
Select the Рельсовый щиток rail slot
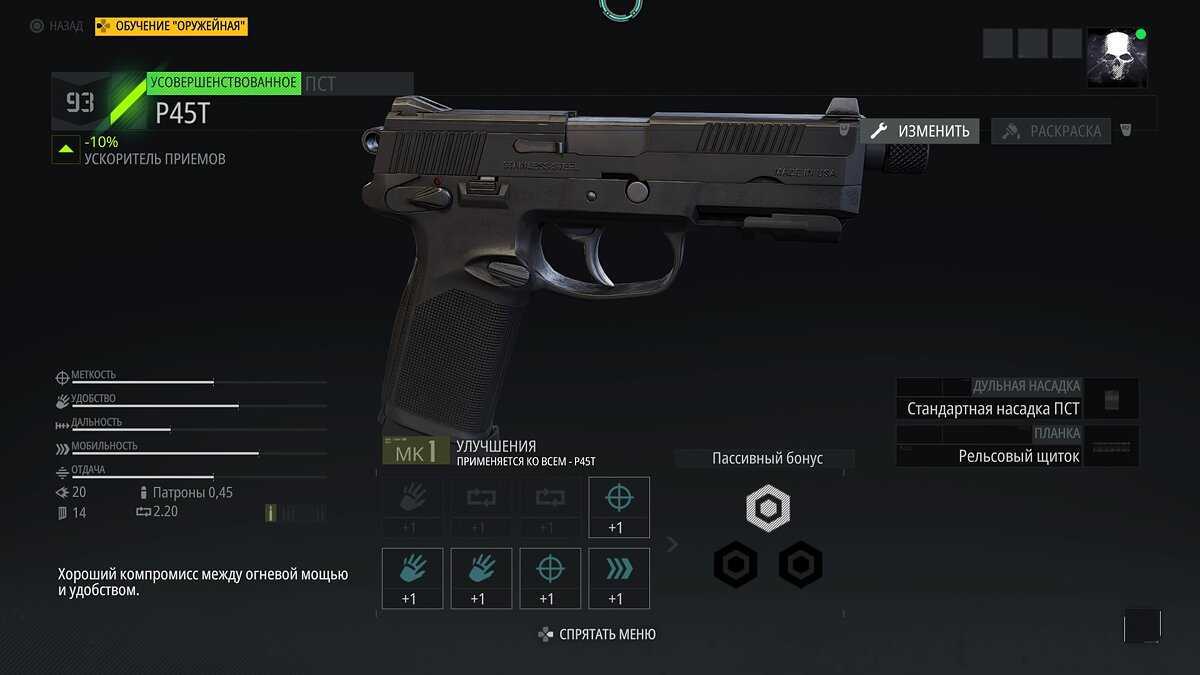[1018, 456]
